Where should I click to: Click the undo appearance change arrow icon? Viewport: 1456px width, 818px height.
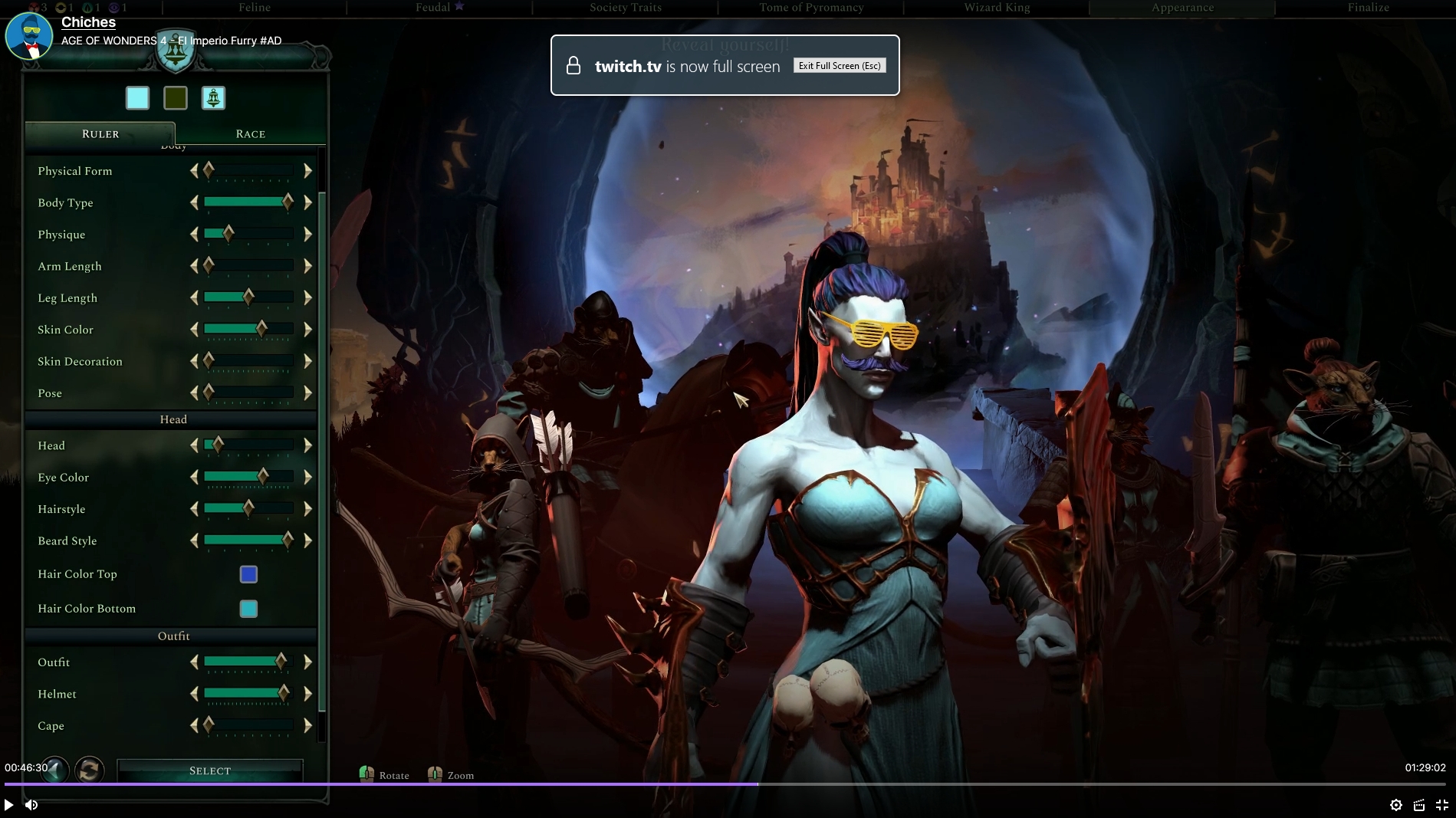pos(55,770)
